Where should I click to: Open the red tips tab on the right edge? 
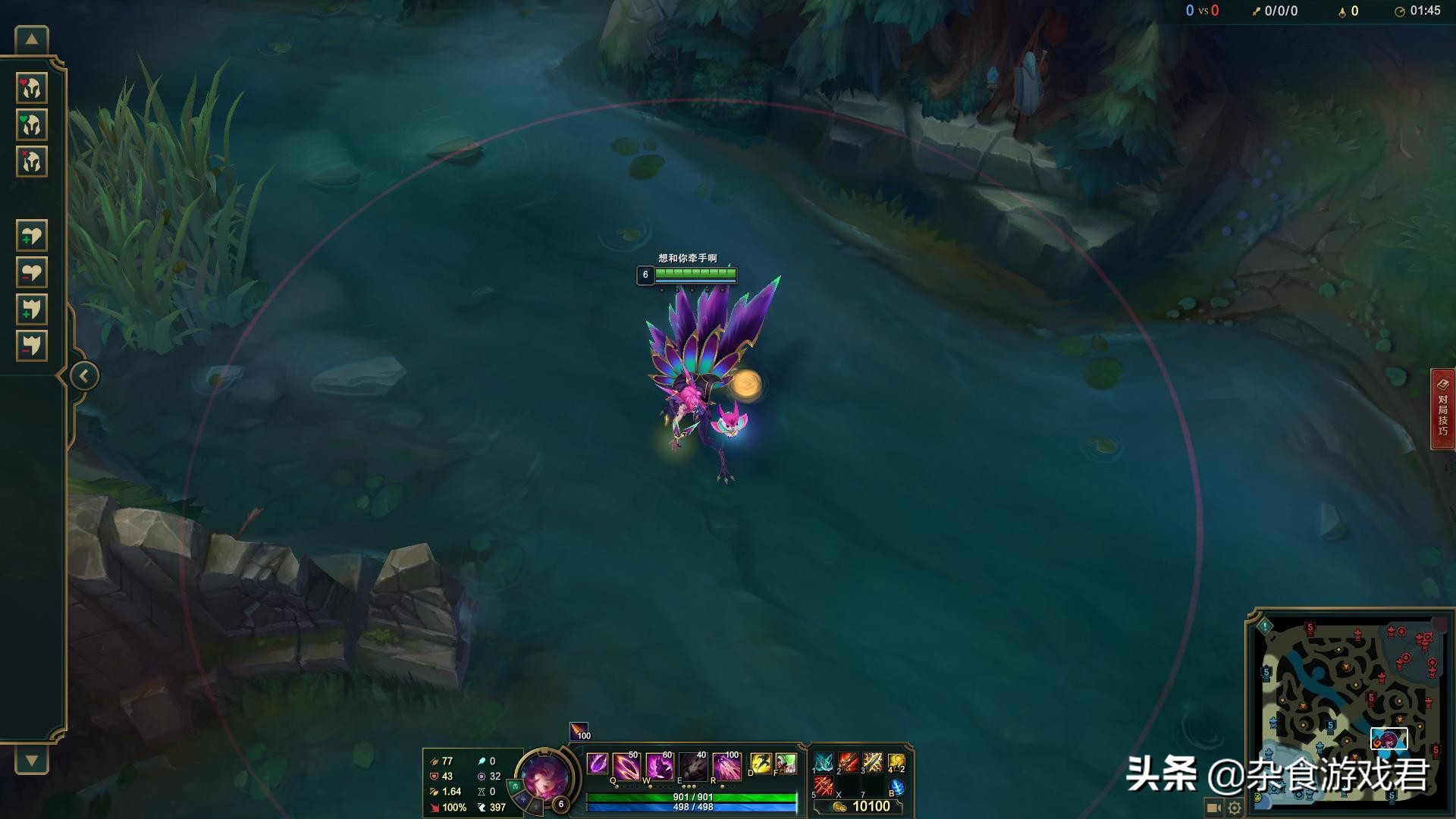tap(1442, 409)
